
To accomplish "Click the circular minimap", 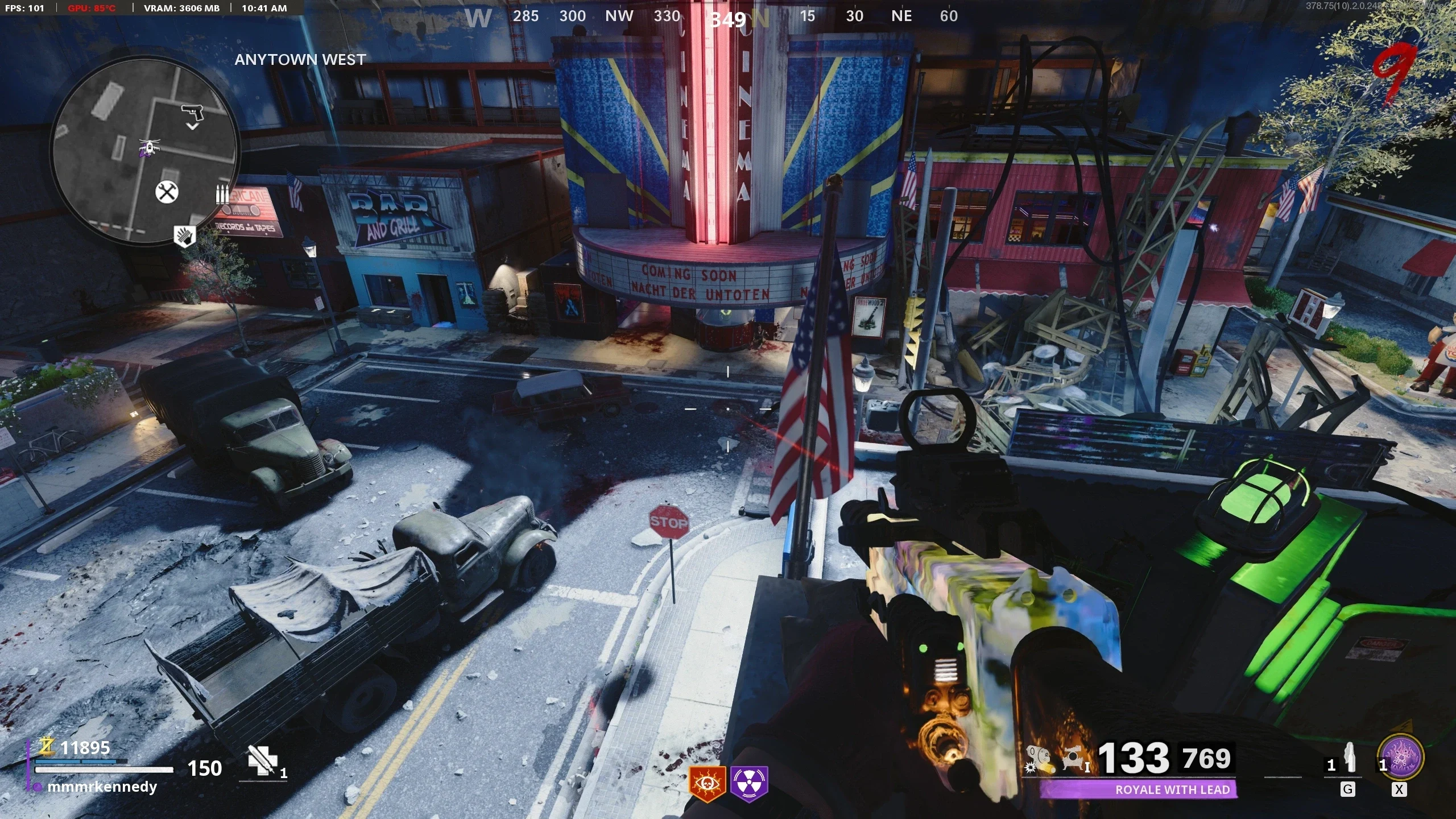I will tap(144, 151).
